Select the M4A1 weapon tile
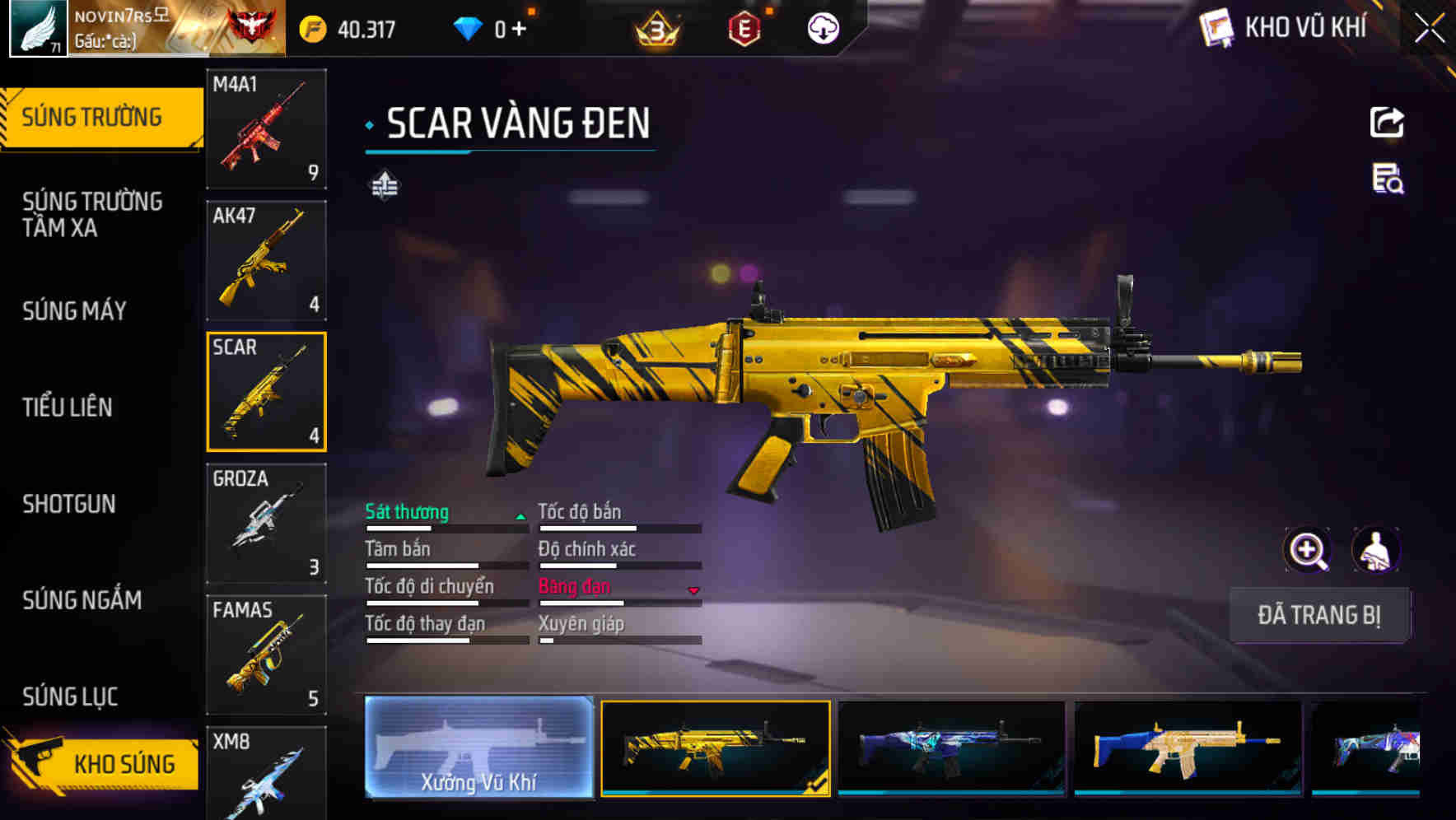This screenshot has height=820, width=1456. click(266, 128)
